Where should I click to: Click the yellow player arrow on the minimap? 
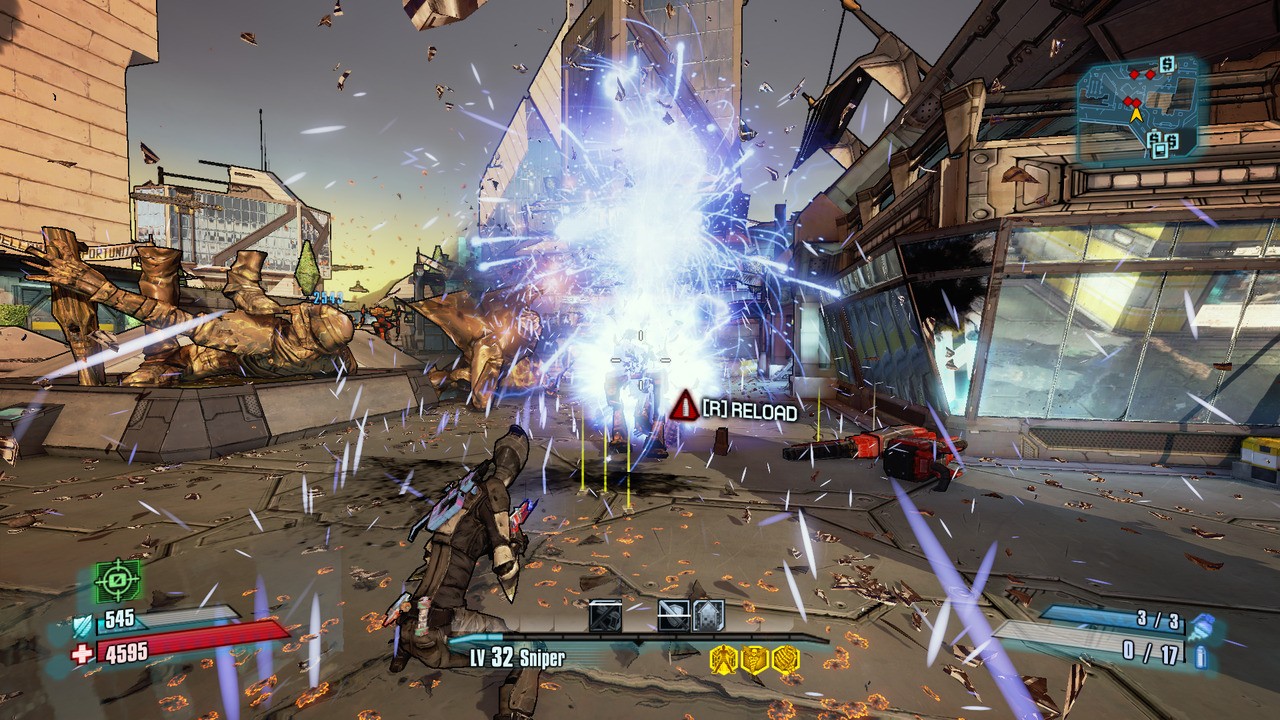[x=1137, y=114]
